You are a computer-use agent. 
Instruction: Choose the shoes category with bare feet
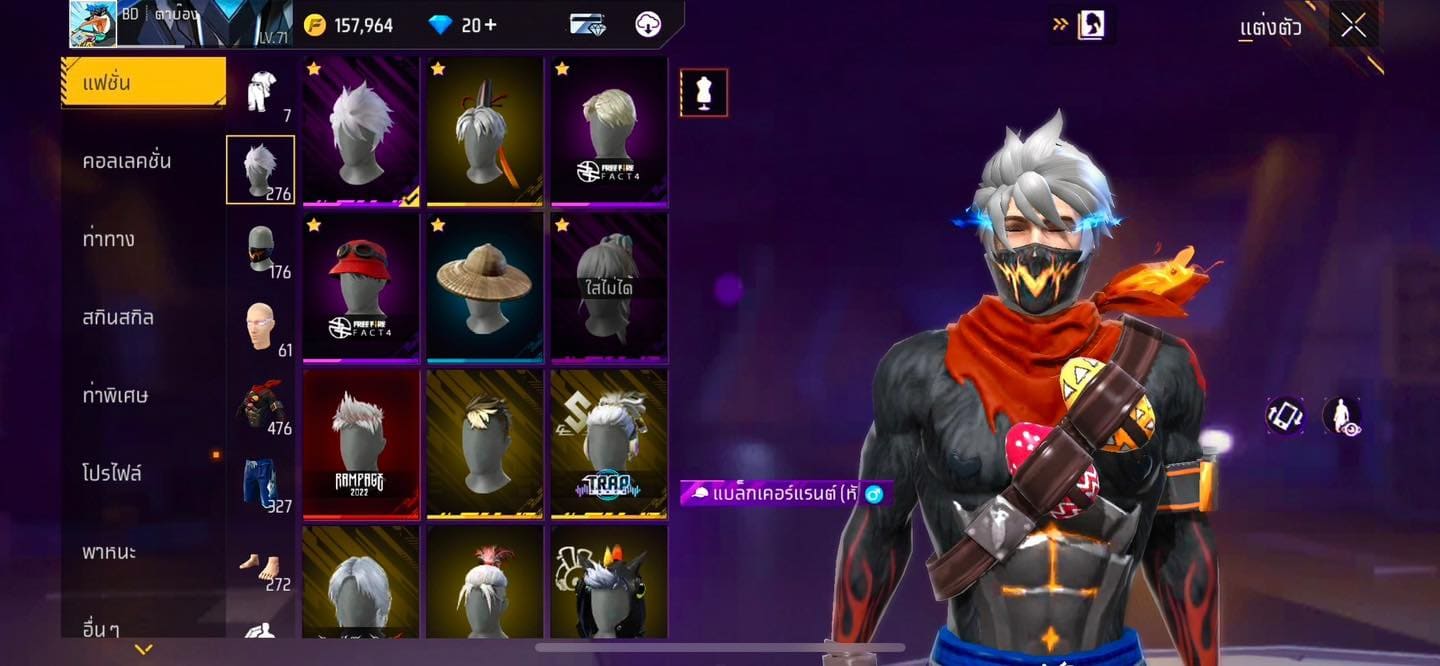click(261, 563)
